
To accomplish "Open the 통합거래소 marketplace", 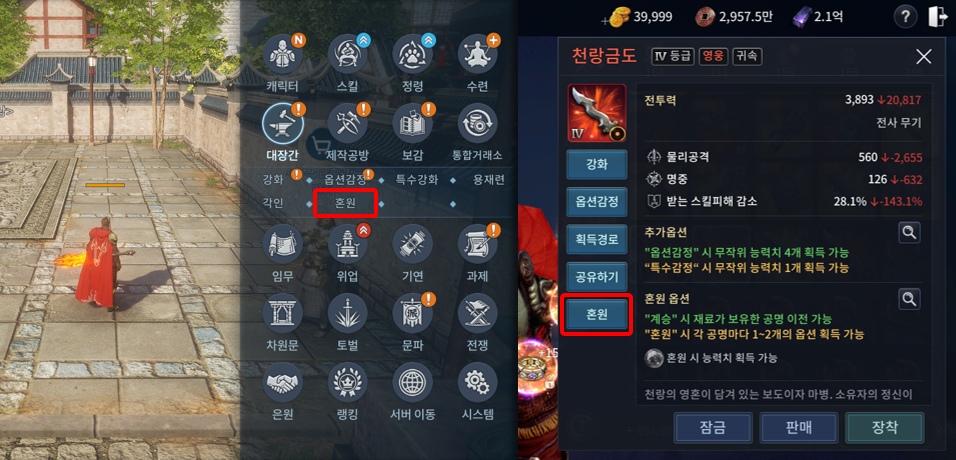I will point(477,124).
